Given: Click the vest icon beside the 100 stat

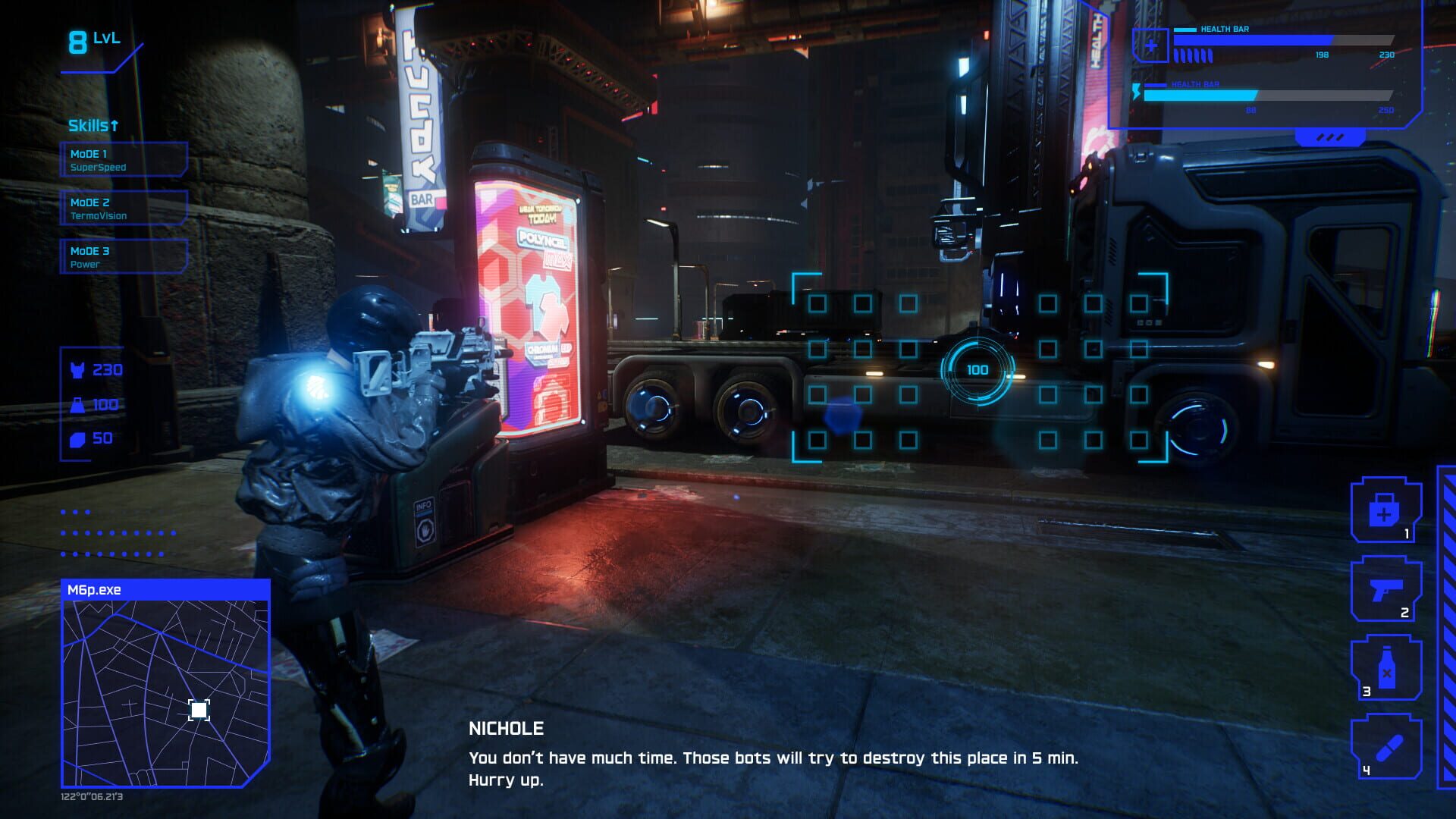Looking at the screenshot, I should 78,404.
